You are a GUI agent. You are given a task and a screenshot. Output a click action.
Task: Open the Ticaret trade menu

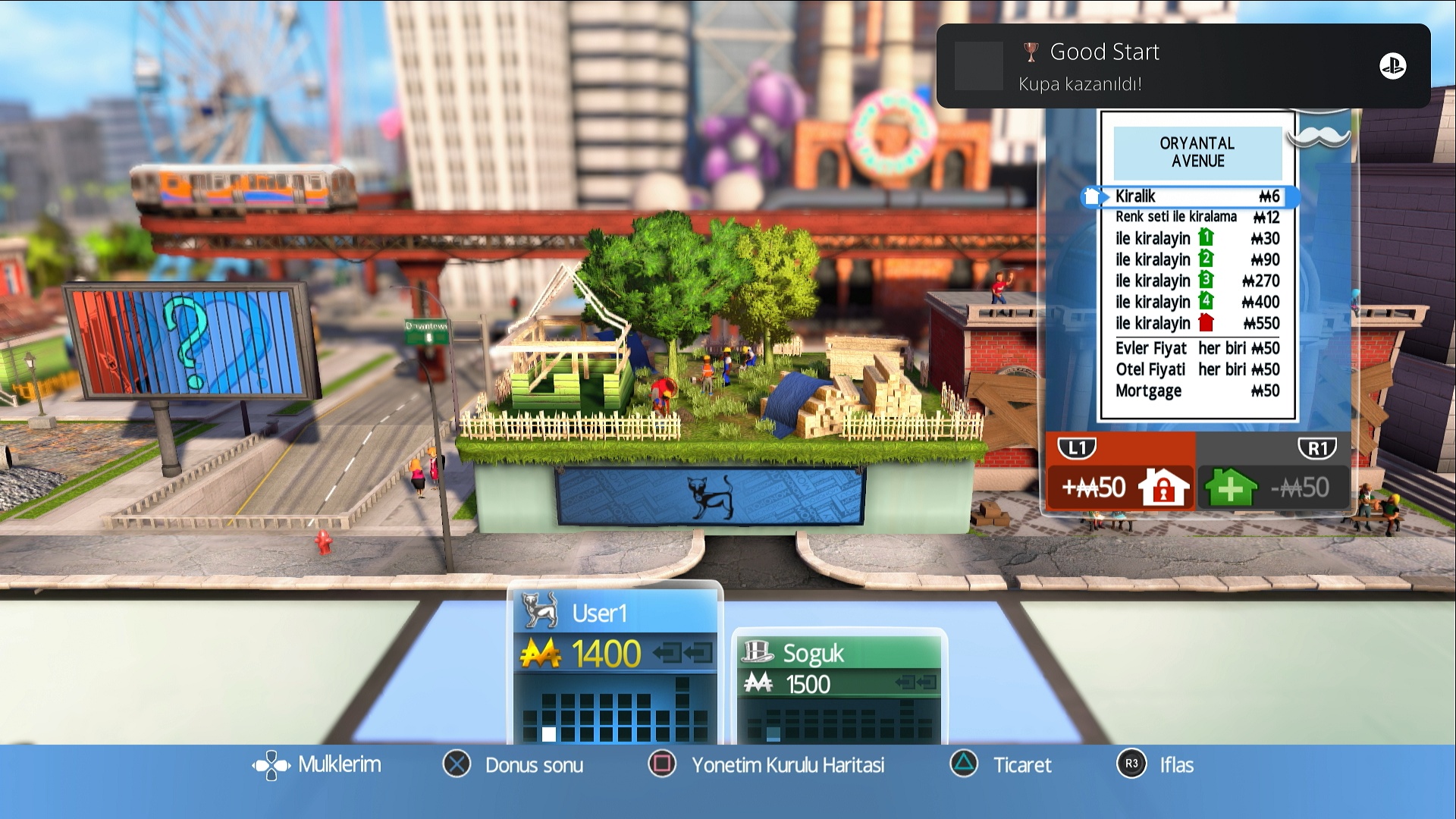[1001, 764]
